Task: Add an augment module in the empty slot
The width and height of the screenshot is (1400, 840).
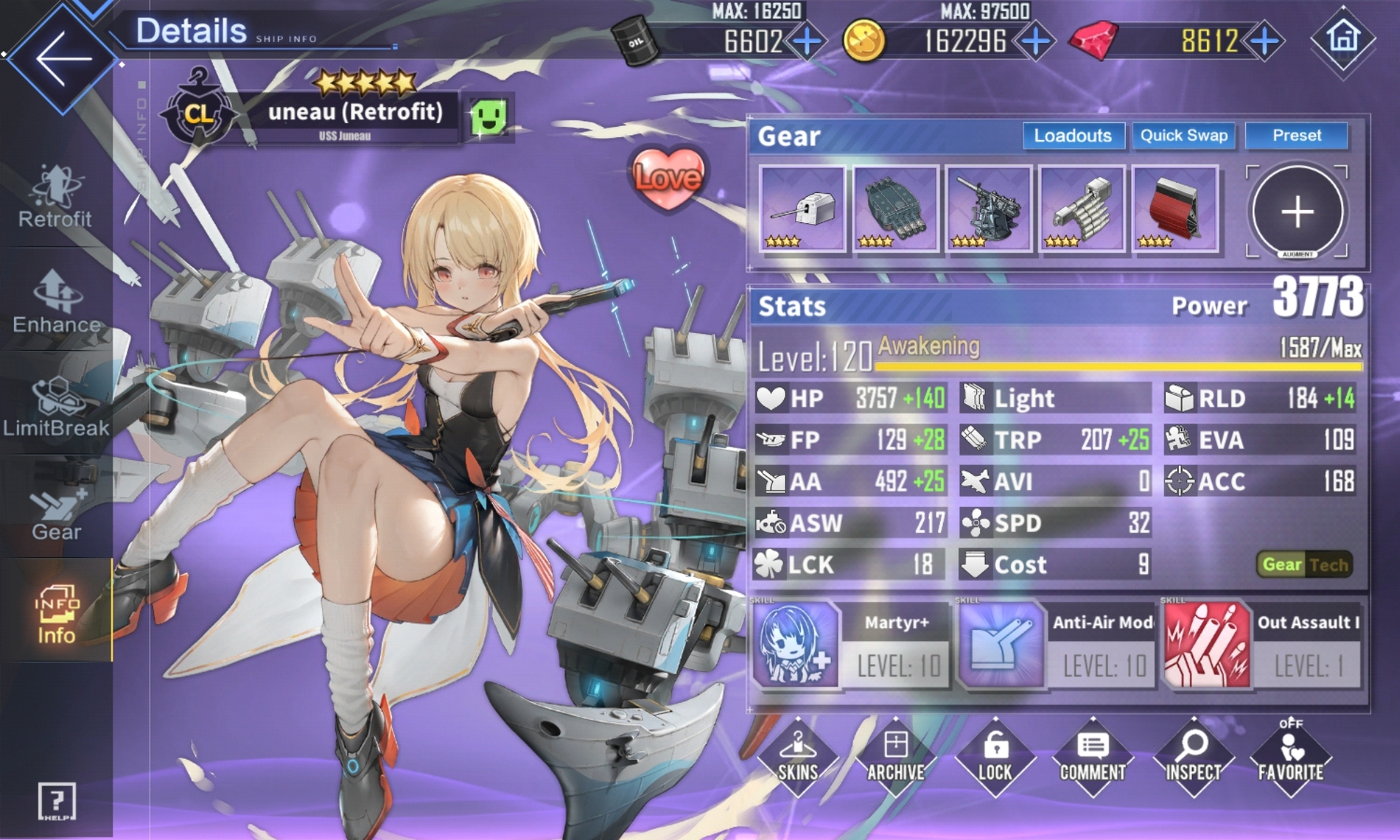Action: coord(1297,211)
